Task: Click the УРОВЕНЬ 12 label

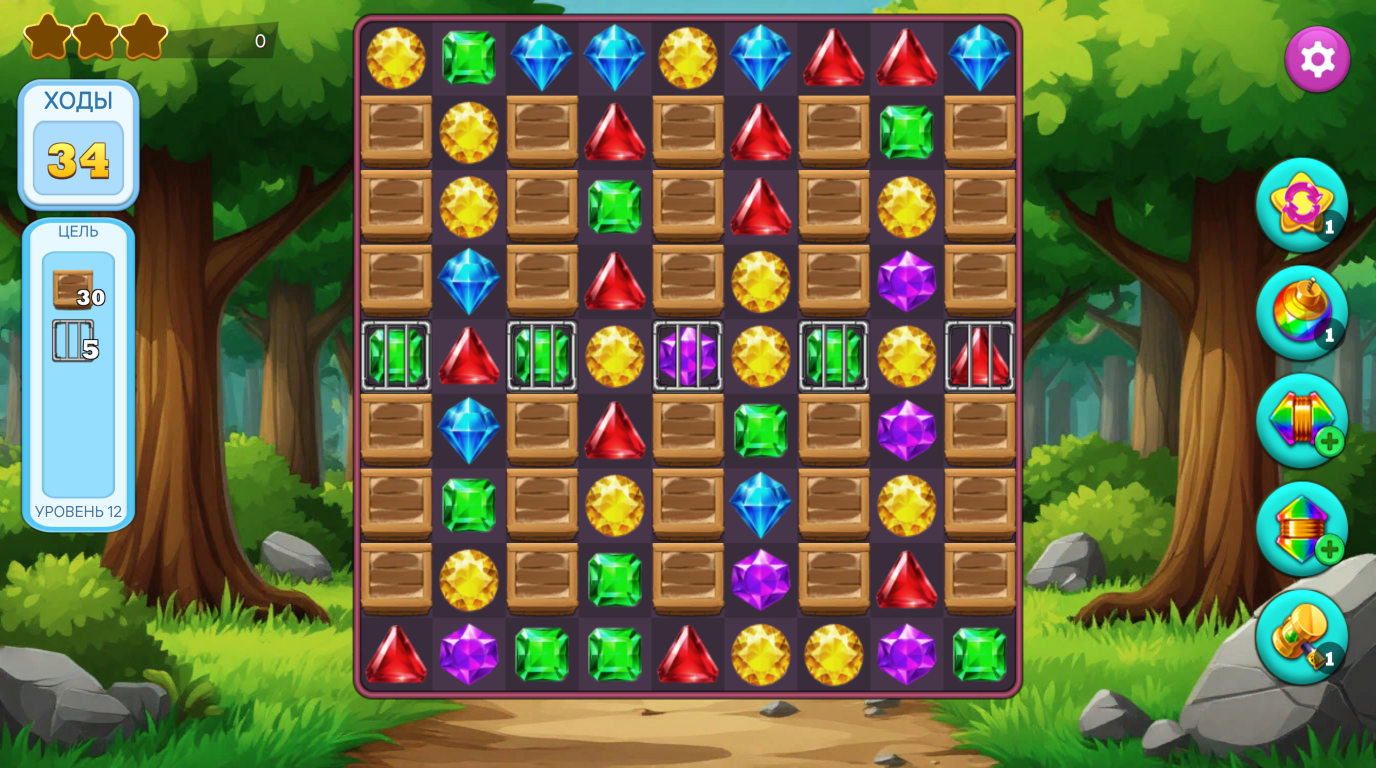Action: 78,511
